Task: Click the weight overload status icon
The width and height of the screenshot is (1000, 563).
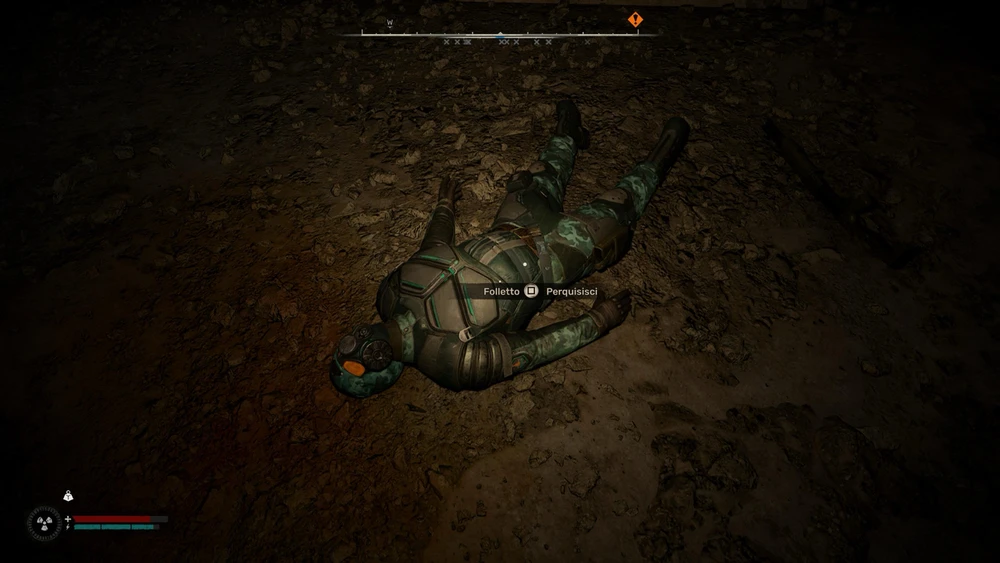Action: pos(68,495)
